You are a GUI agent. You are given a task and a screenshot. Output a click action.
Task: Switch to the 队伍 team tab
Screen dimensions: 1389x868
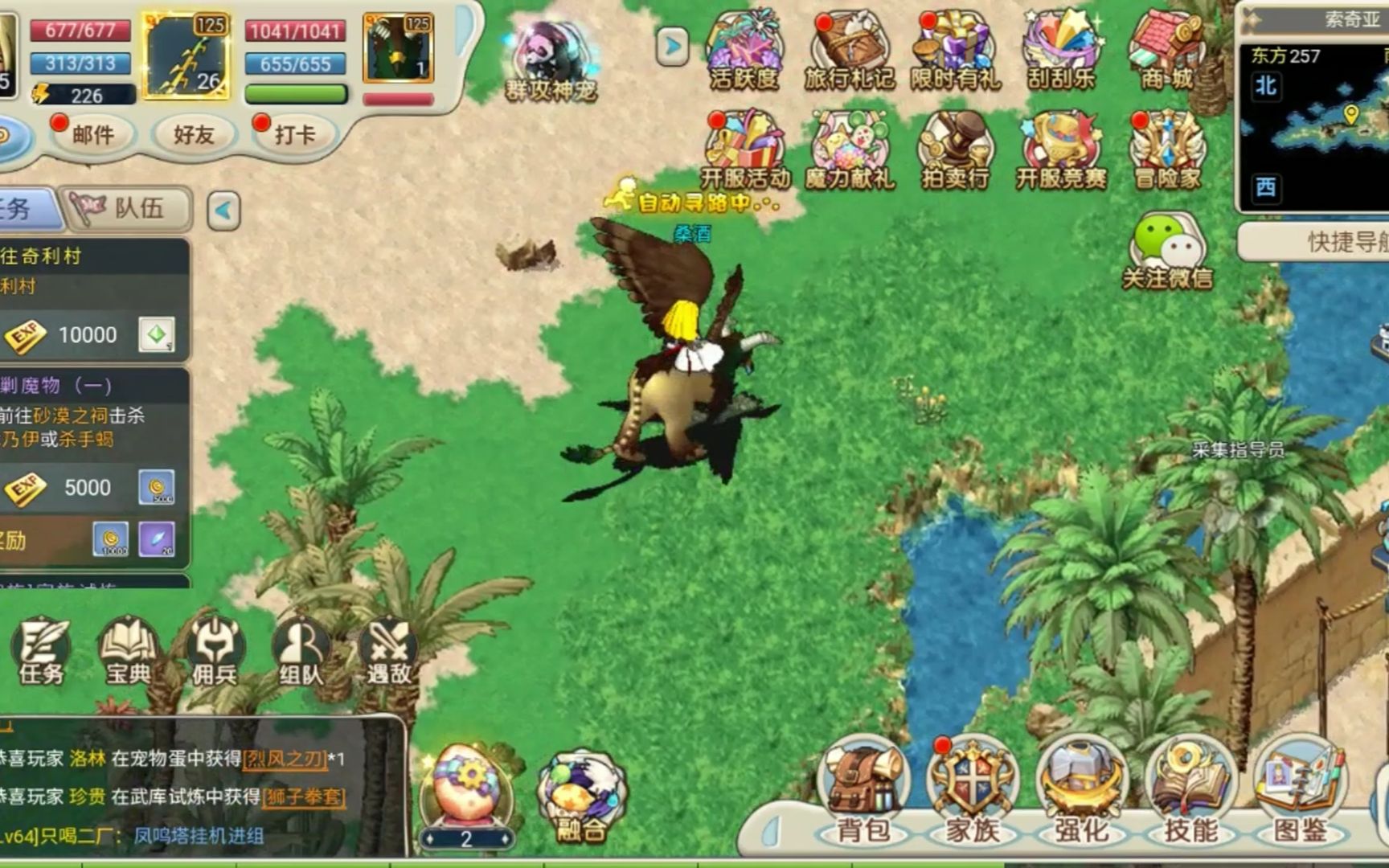coord(129,209)
